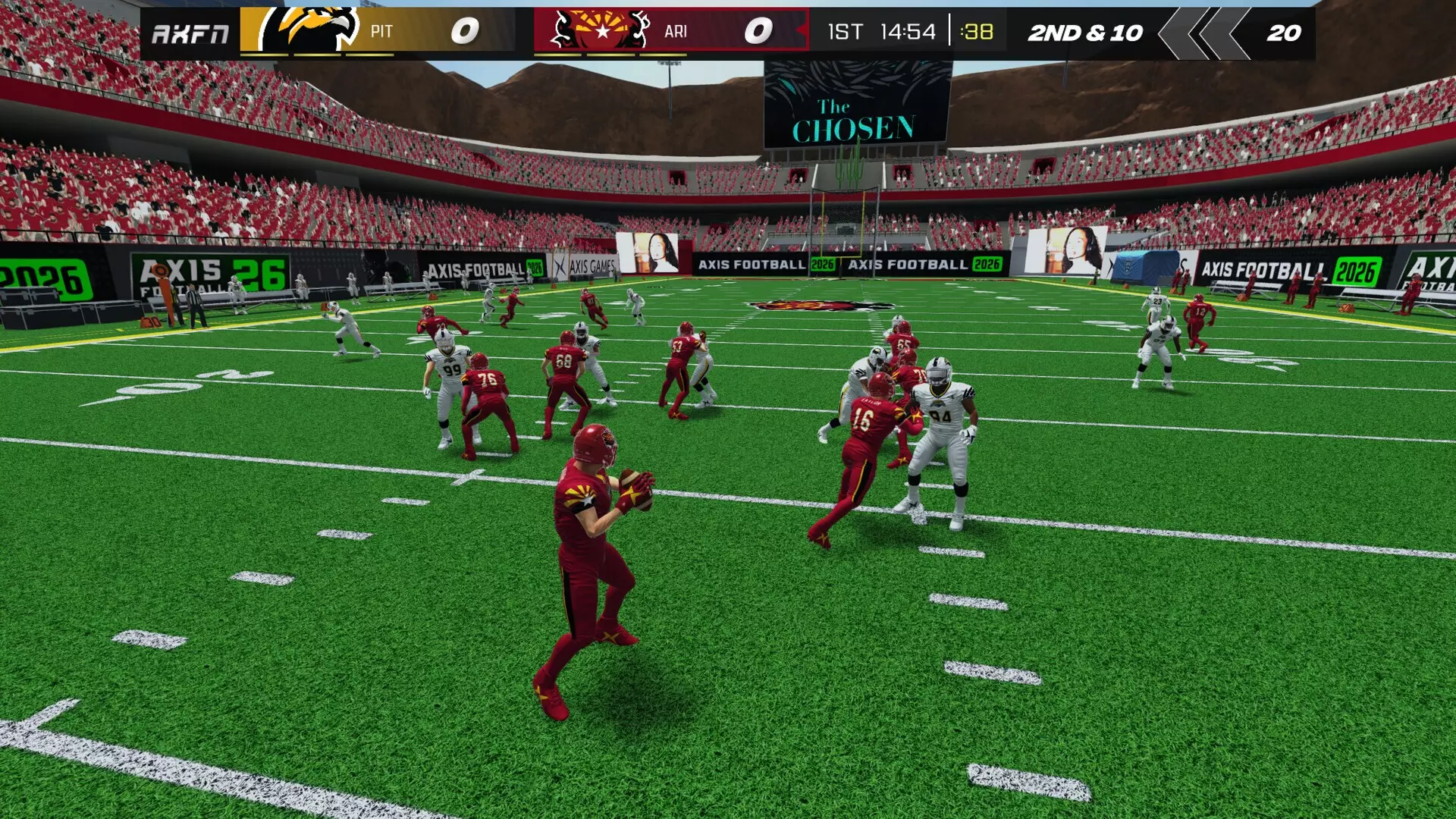Click the game clock showing 14:54
This screenshot has height=819, width=1456.
pos(907,33)
